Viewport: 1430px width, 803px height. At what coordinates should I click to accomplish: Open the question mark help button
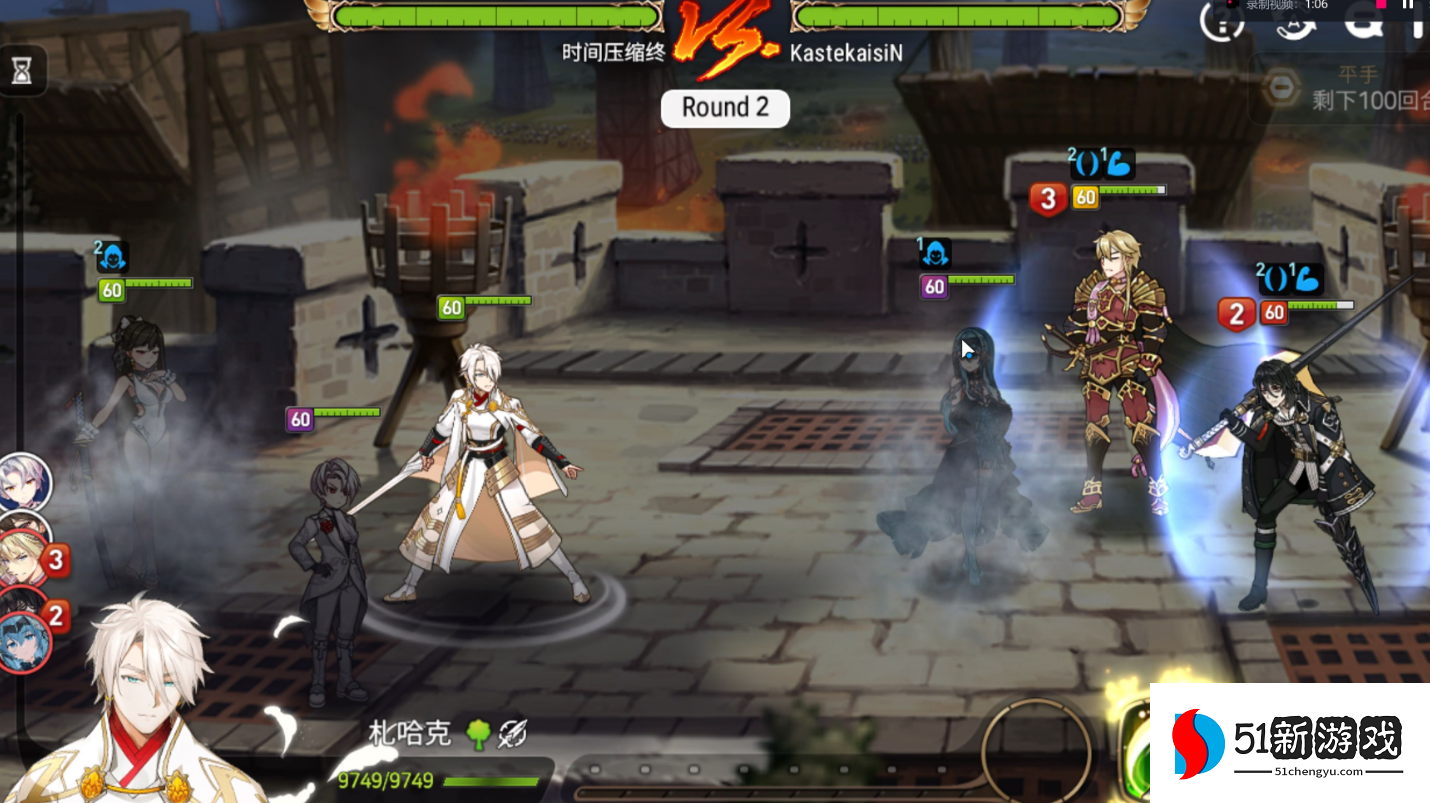[1222, 24]
